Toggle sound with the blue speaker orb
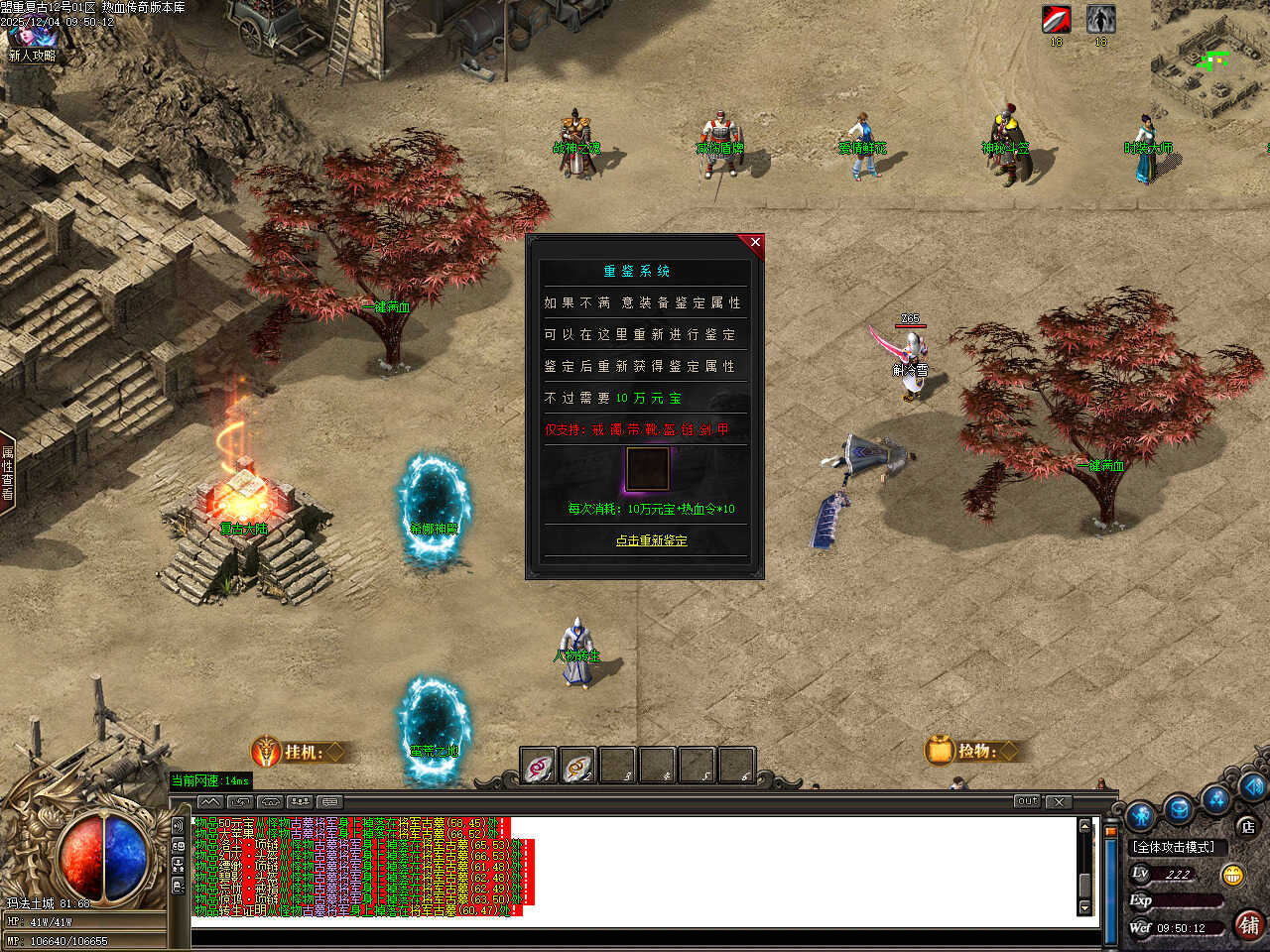The image size is (1270, 952). pos(1252,785)
